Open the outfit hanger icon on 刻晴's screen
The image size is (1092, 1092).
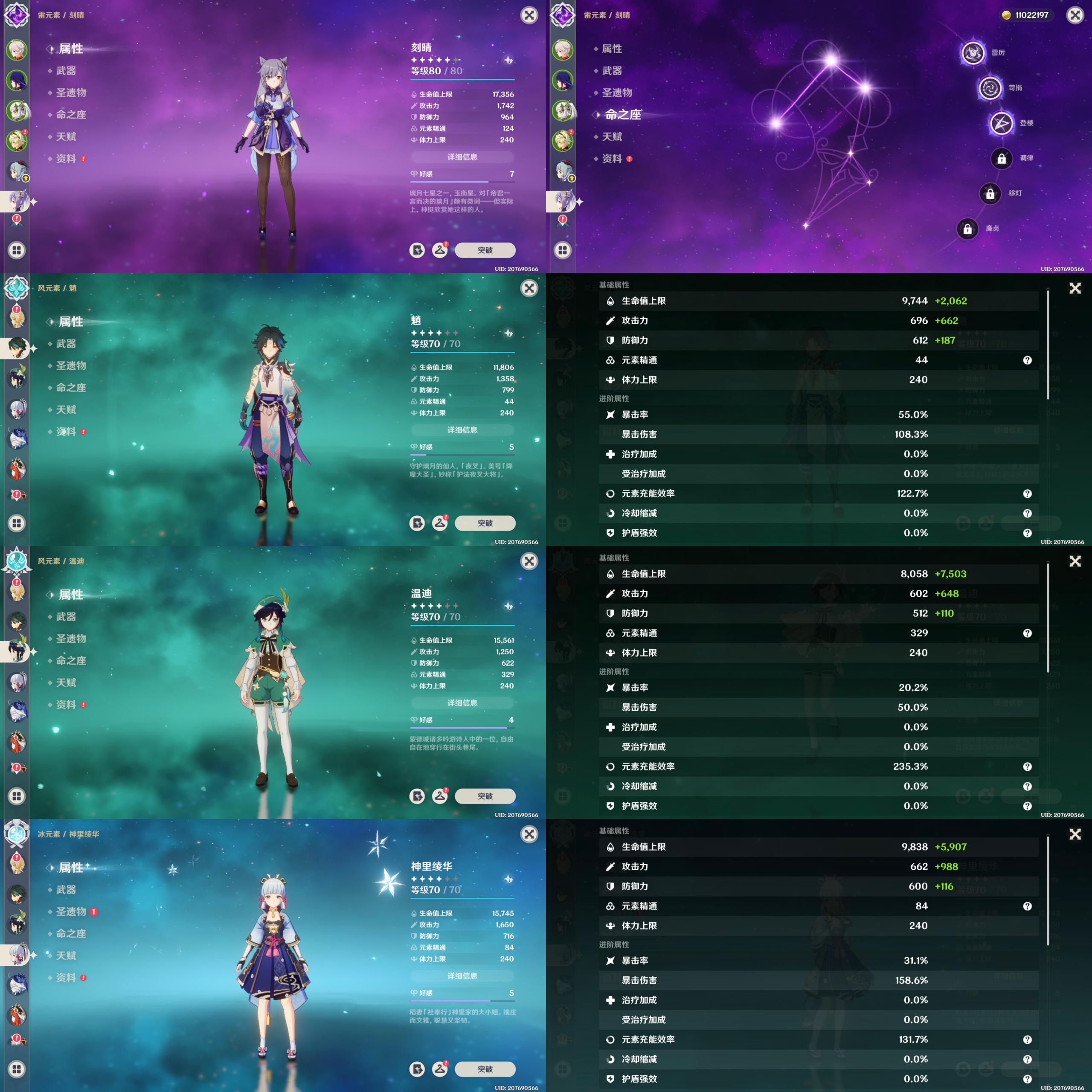point(440,250)
